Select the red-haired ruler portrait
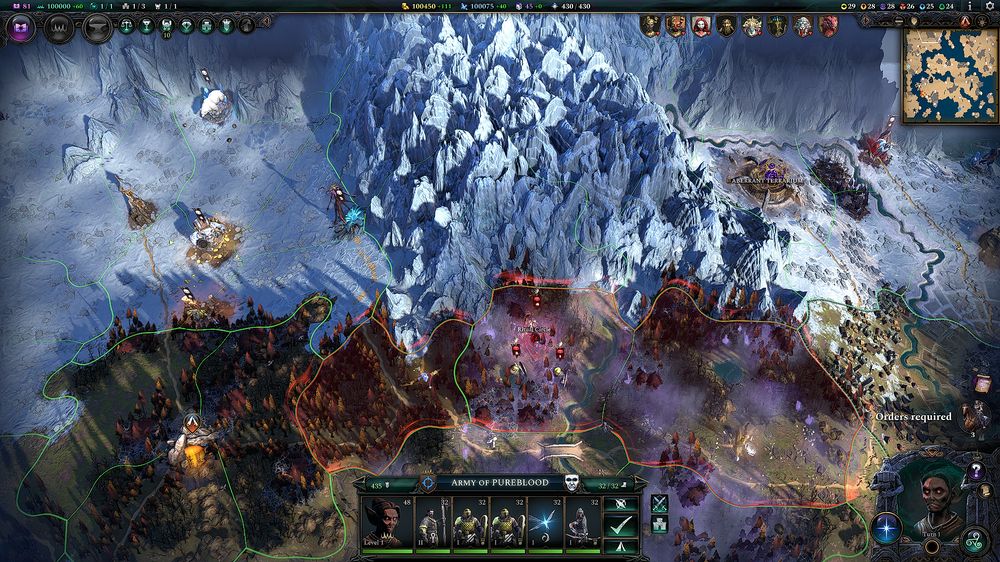The height and width of the screenshot is (562, 1000). pyautogui.click(x=702, y=26)
